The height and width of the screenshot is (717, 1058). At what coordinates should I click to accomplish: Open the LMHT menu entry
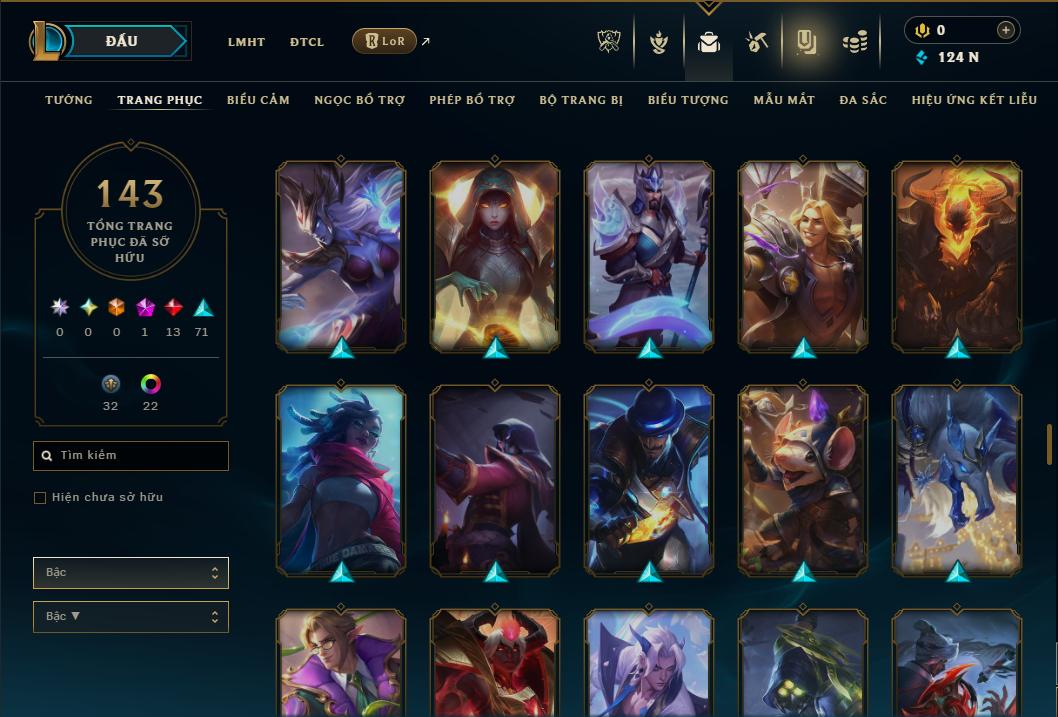coord(246,42)
